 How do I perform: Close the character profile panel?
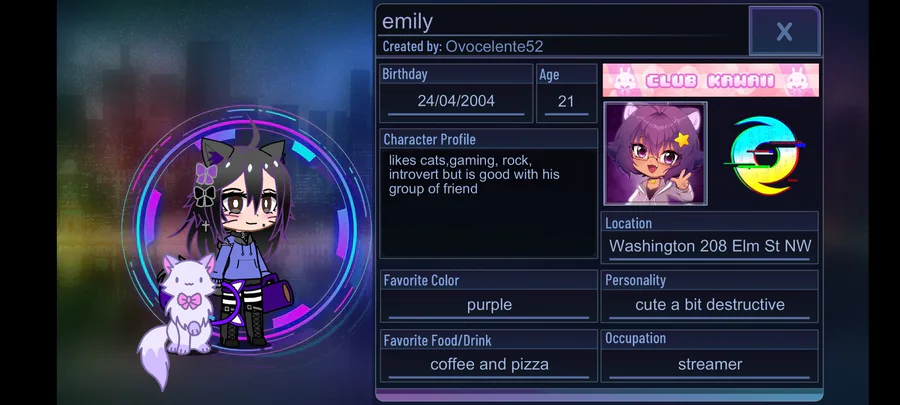click(784, 31)
